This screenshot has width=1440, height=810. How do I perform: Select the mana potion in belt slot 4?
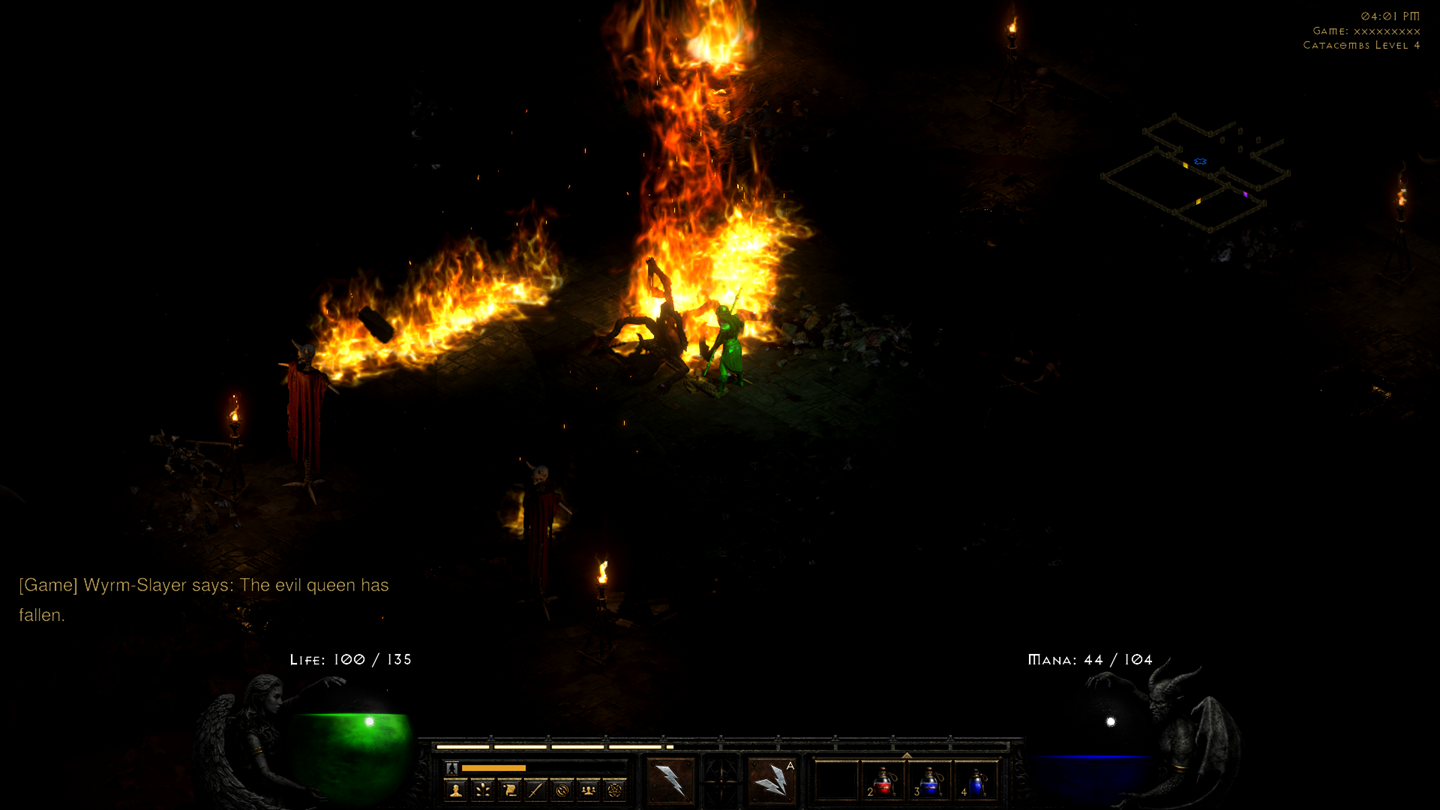point(978,784)
